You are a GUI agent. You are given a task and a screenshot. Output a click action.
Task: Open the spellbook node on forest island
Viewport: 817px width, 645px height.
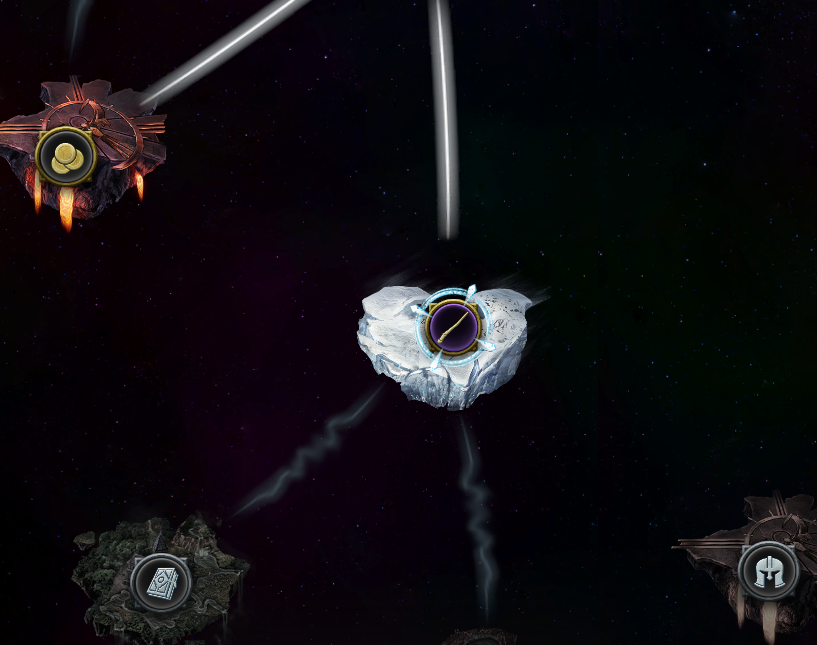(161, 583)
